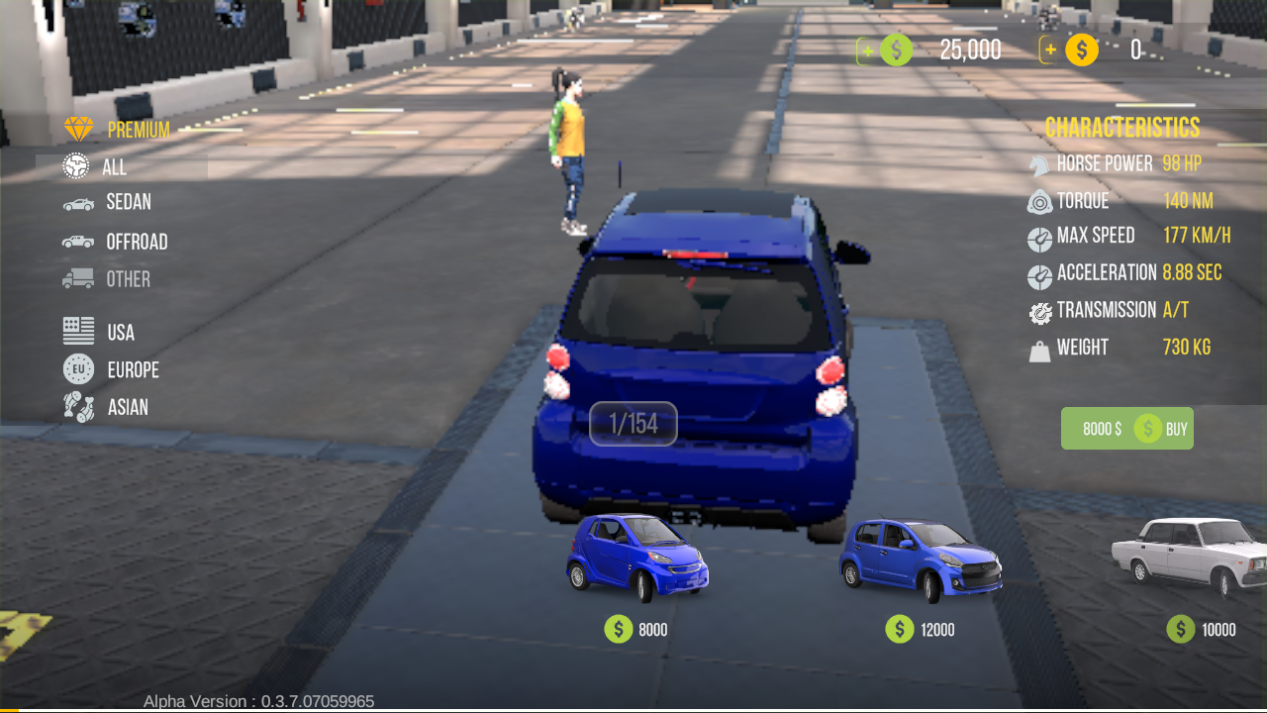Filter cars by USA region

(x=99, y=332)
